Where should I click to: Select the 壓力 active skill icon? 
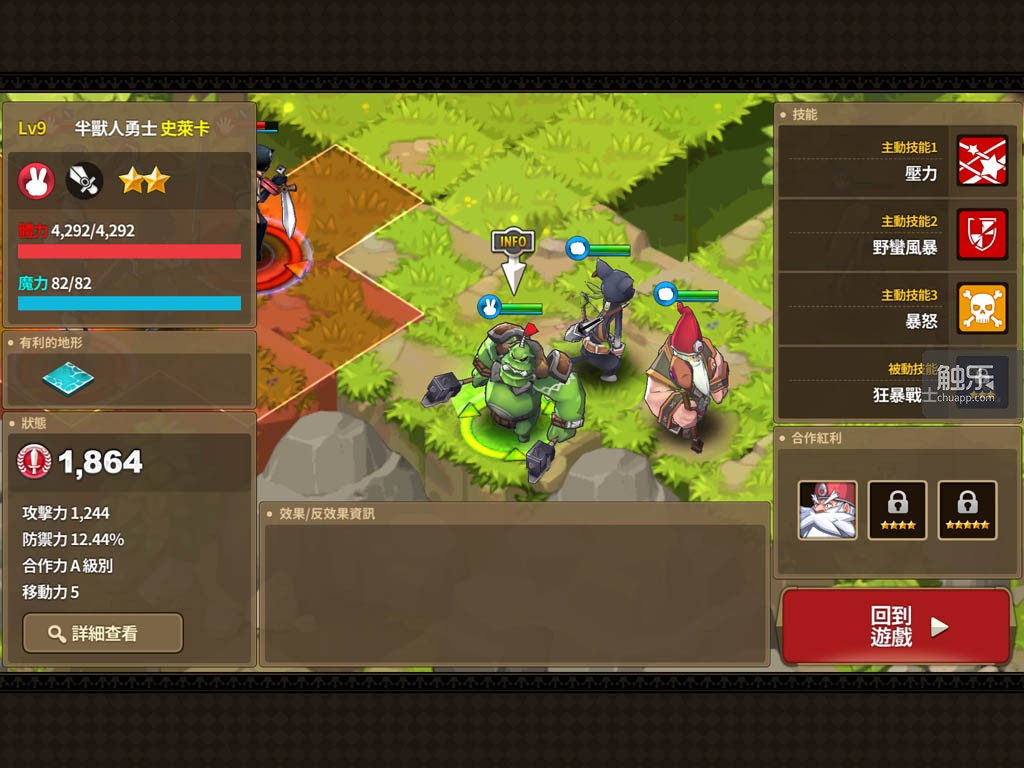point(982,161)
